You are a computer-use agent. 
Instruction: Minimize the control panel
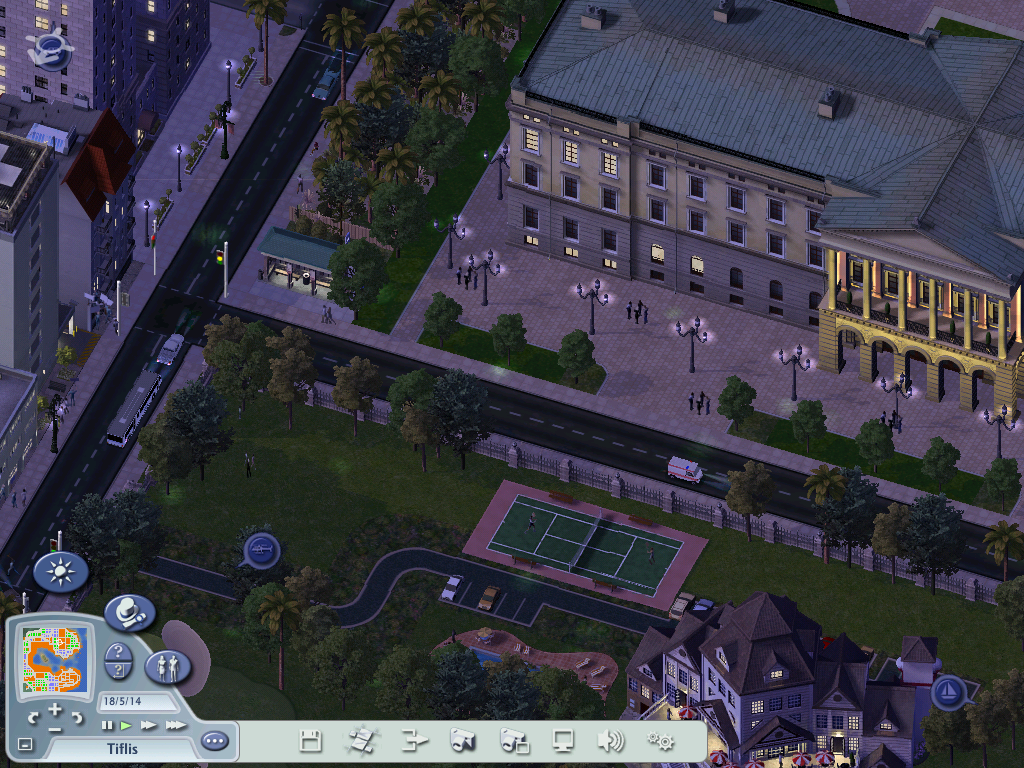pyautogui.click(x=26, y=744)
